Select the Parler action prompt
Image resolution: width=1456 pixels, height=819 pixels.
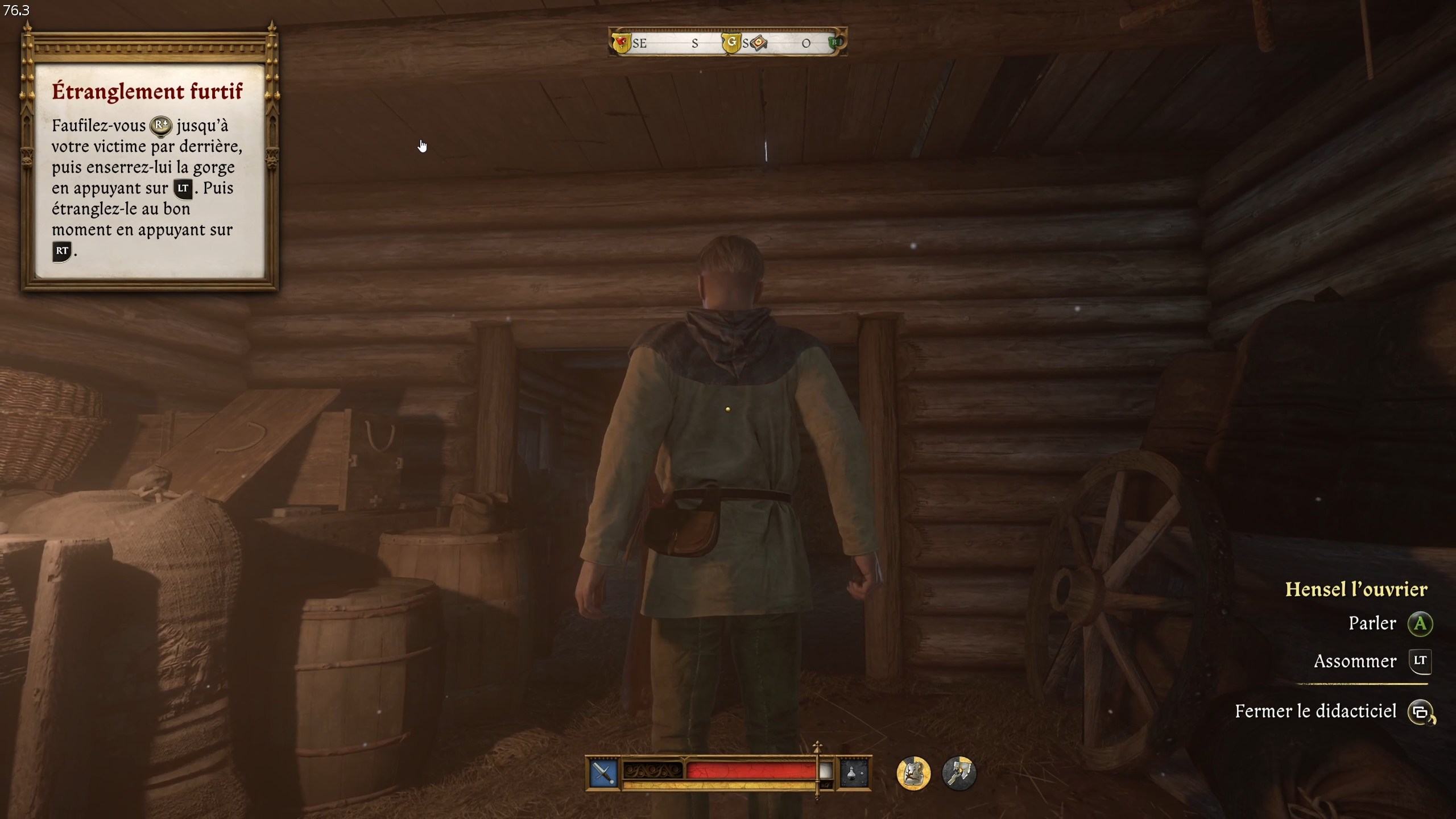coord(1372,623)
